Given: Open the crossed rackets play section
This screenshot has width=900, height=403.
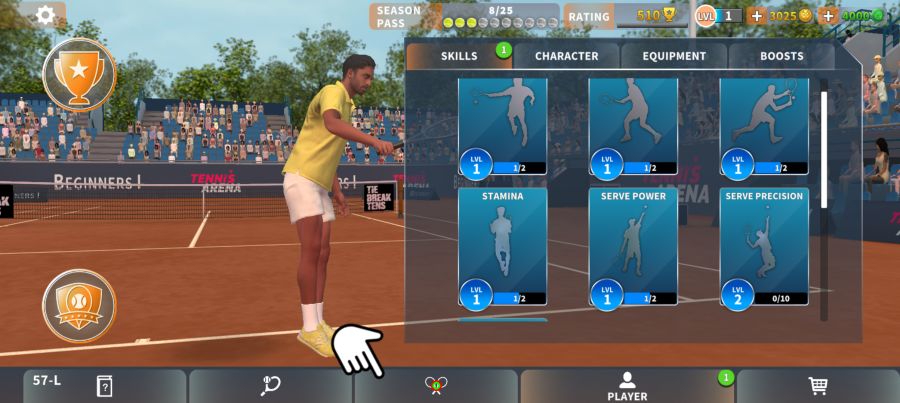Looking at the screenshot, I should 435,386.
